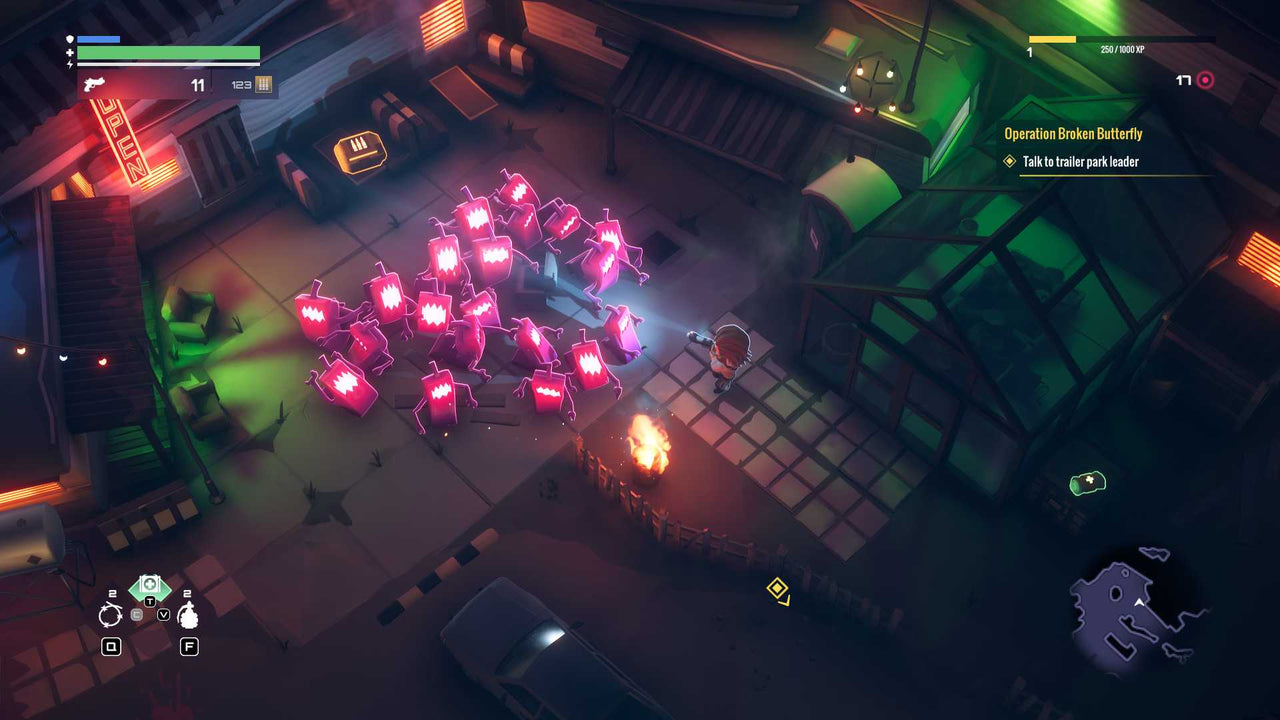Select the pistol weapon icon
1280x720 pixels.
(x=92, y=83)
